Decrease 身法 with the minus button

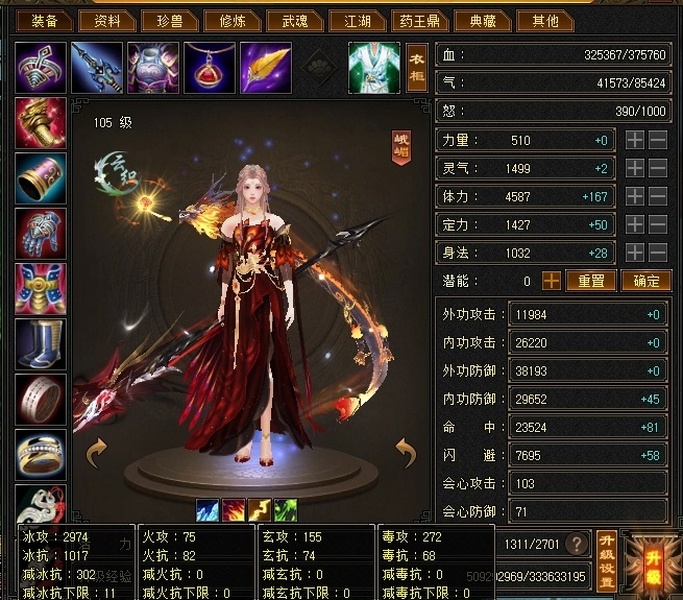click(x=658, y=253)
